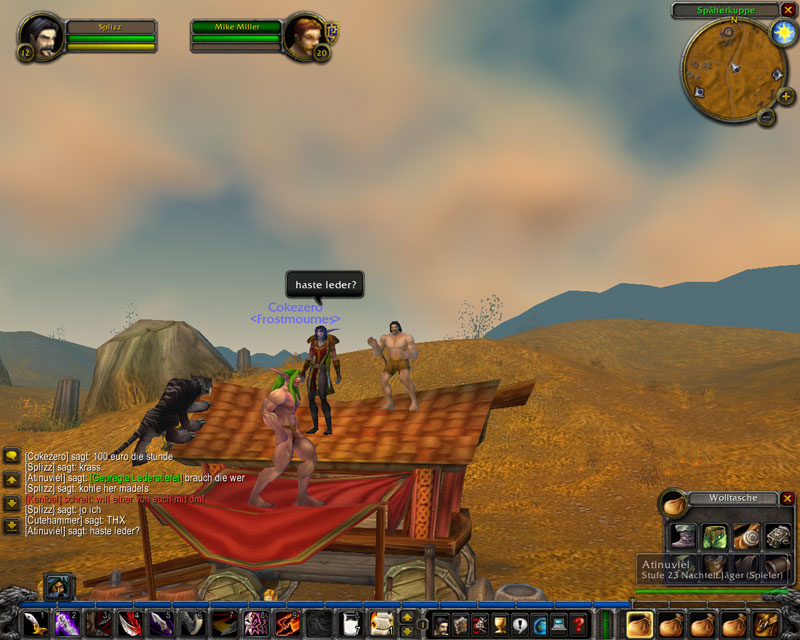Zoom out on the minimap
800x640 pixels.
tap(767, 118)
